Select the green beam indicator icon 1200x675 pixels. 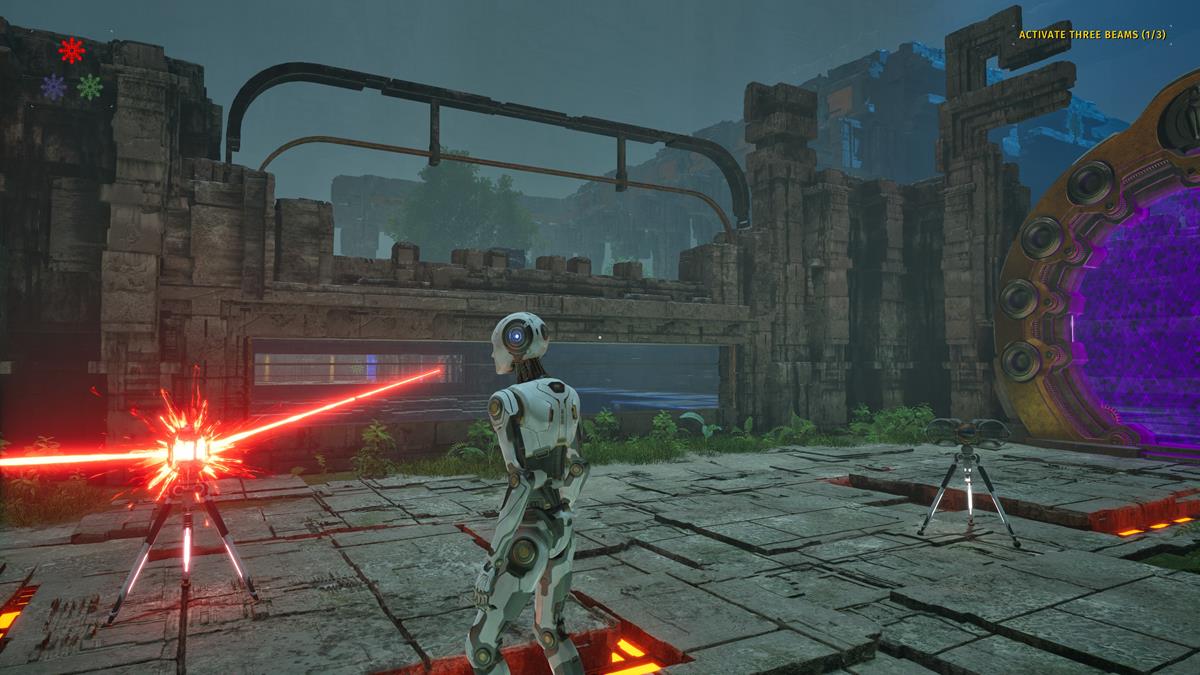90,87
